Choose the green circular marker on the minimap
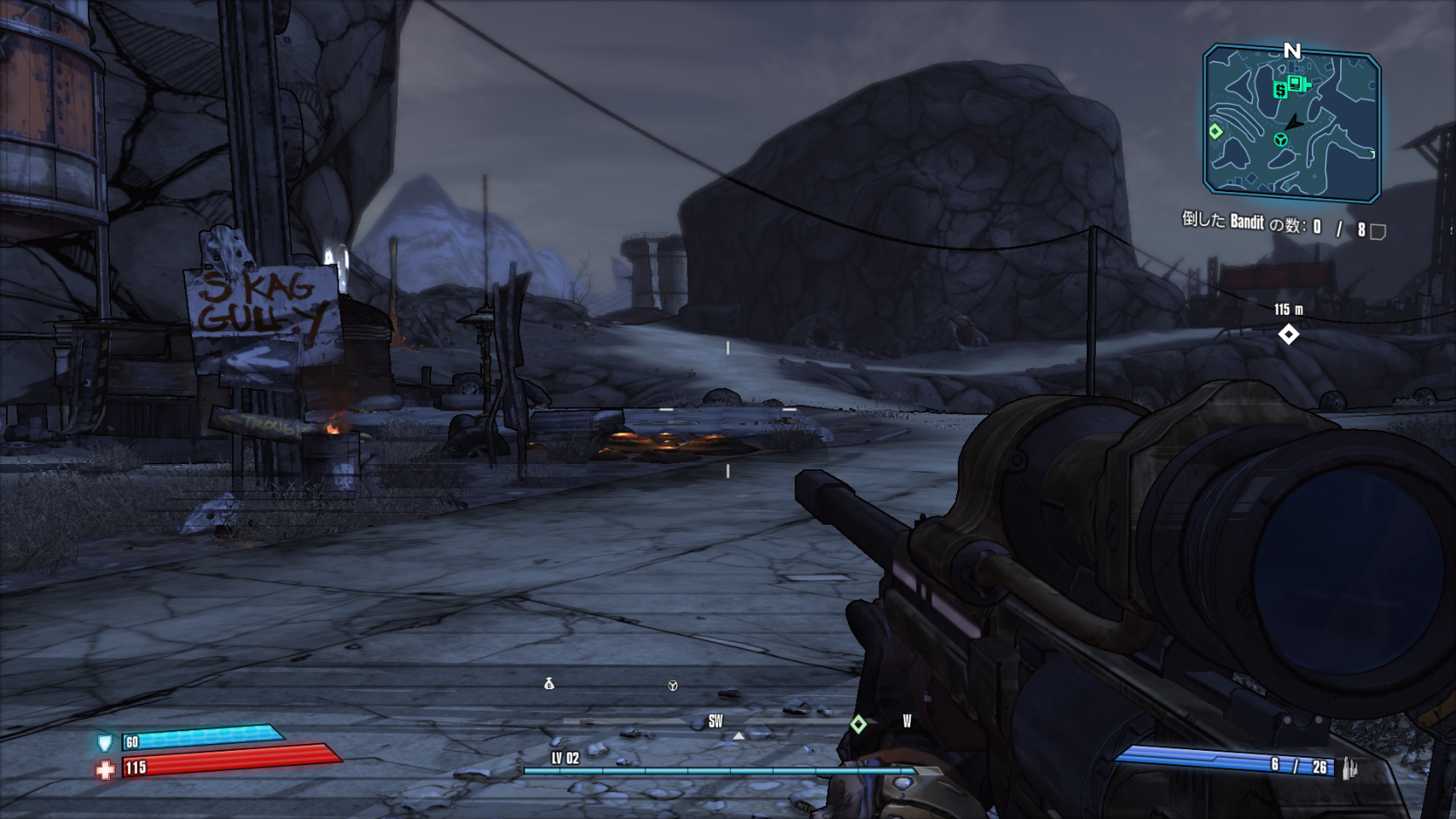Screen dimensions: 1456x819 (1280, 139)
